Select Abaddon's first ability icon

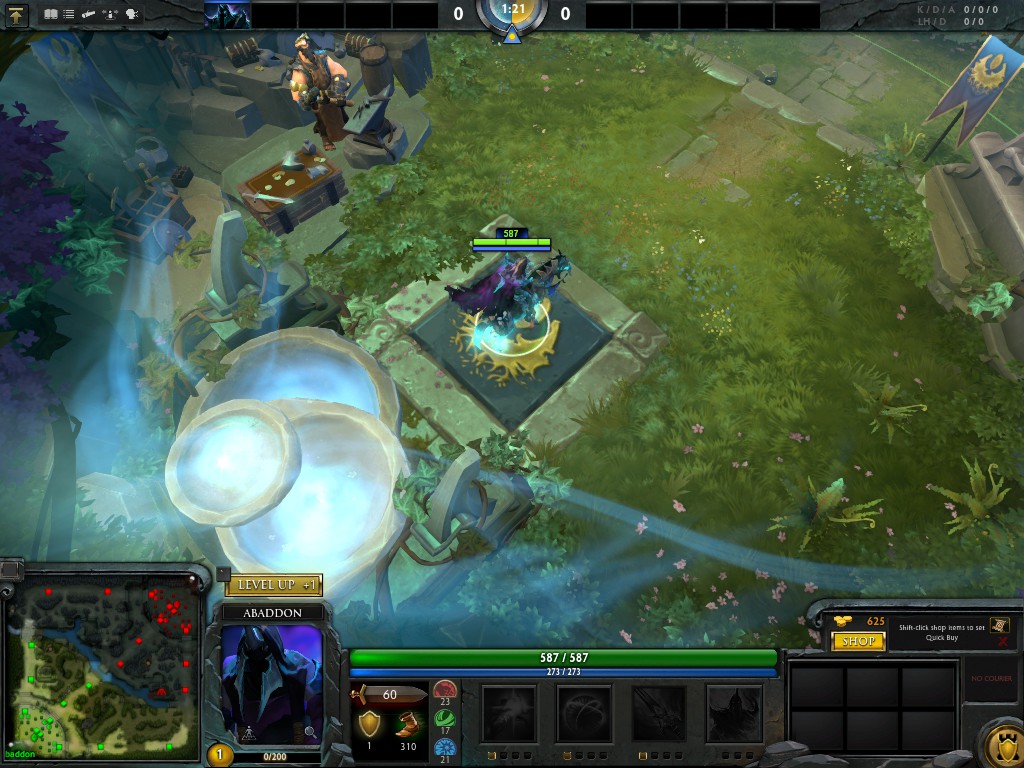tap(509, 713)
